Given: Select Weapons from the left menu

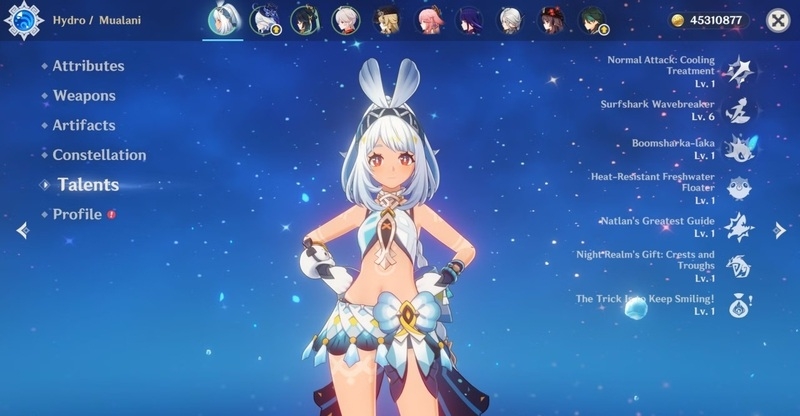Looking at the screenshot, I should point(84,96).
